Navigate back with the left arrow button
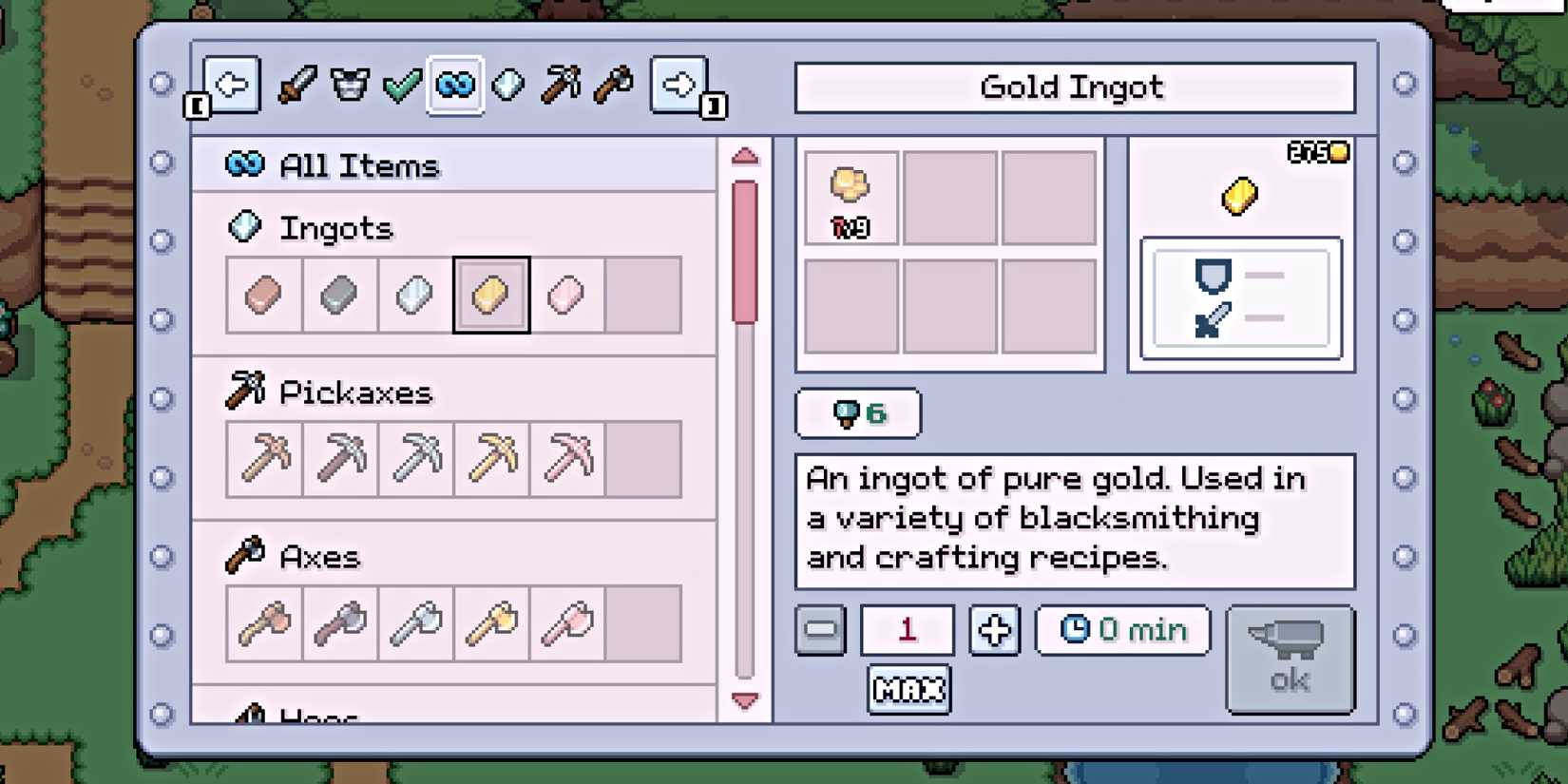The height and width of the screenshot is (784, 1568). pyautogui.click(x=232, y=86)
